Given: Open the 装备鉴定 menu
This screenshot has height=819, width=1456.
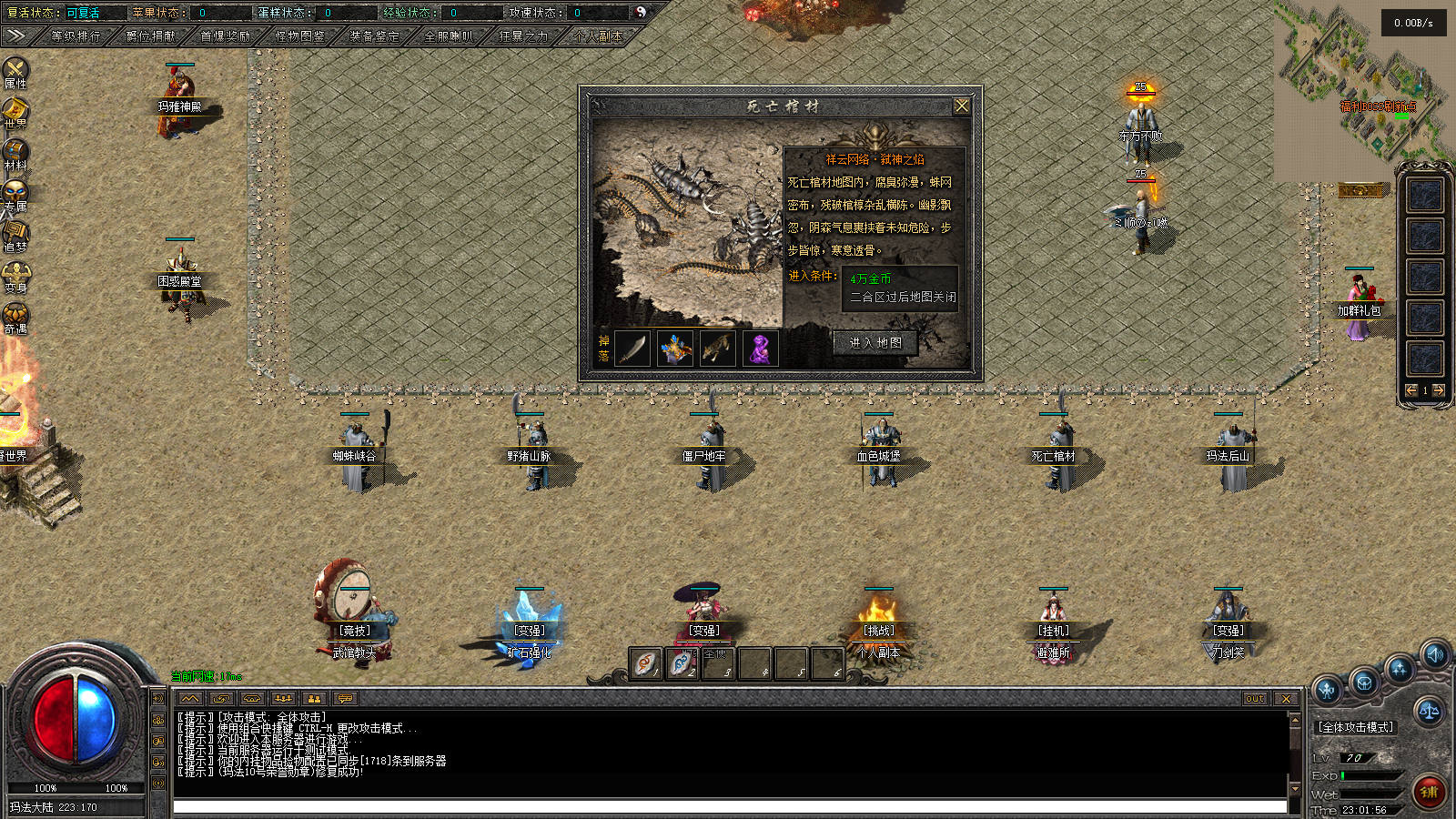Looking at the screenshot, I should point(374,36).
